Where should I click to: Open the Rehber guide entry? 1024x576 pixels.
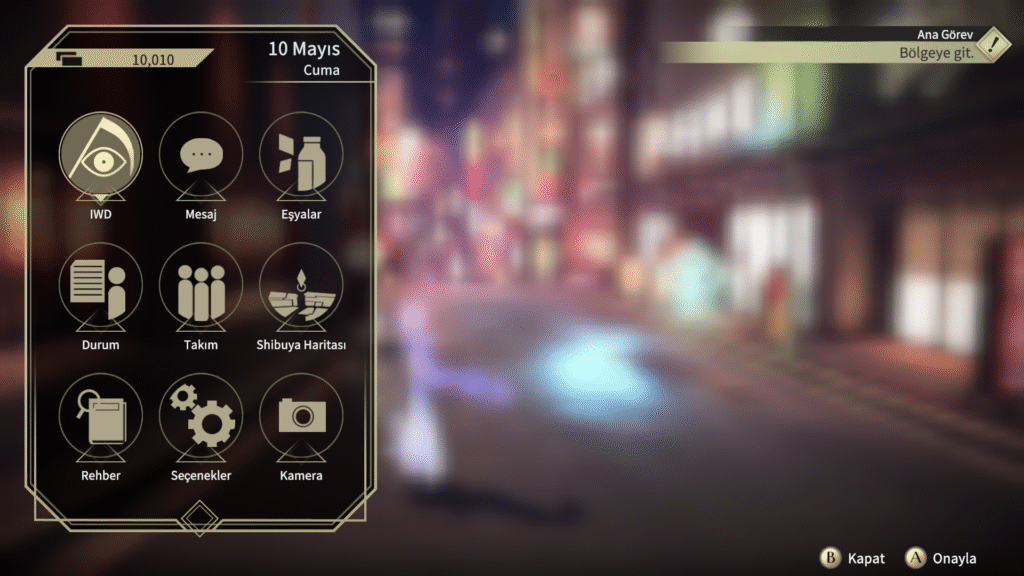(x=100, y=416)
